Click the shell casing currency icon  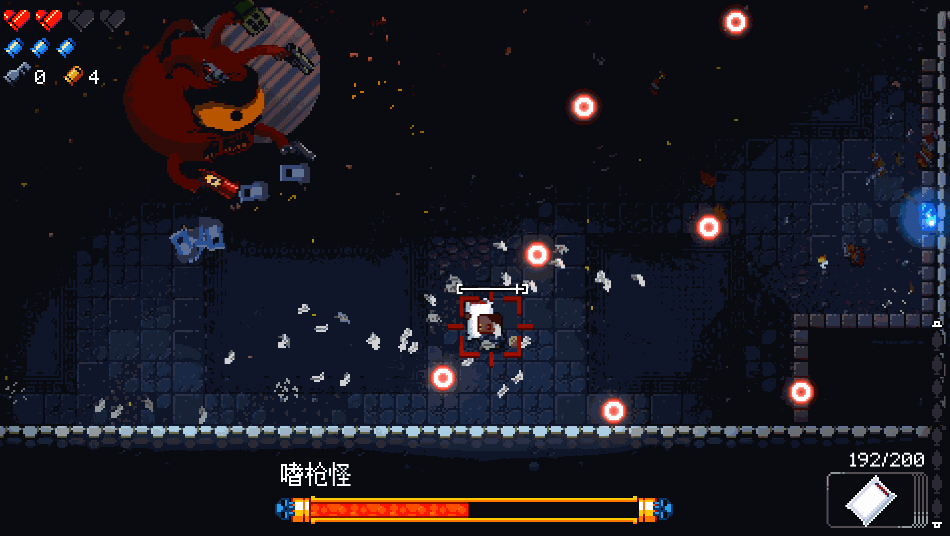click(73, 75)
